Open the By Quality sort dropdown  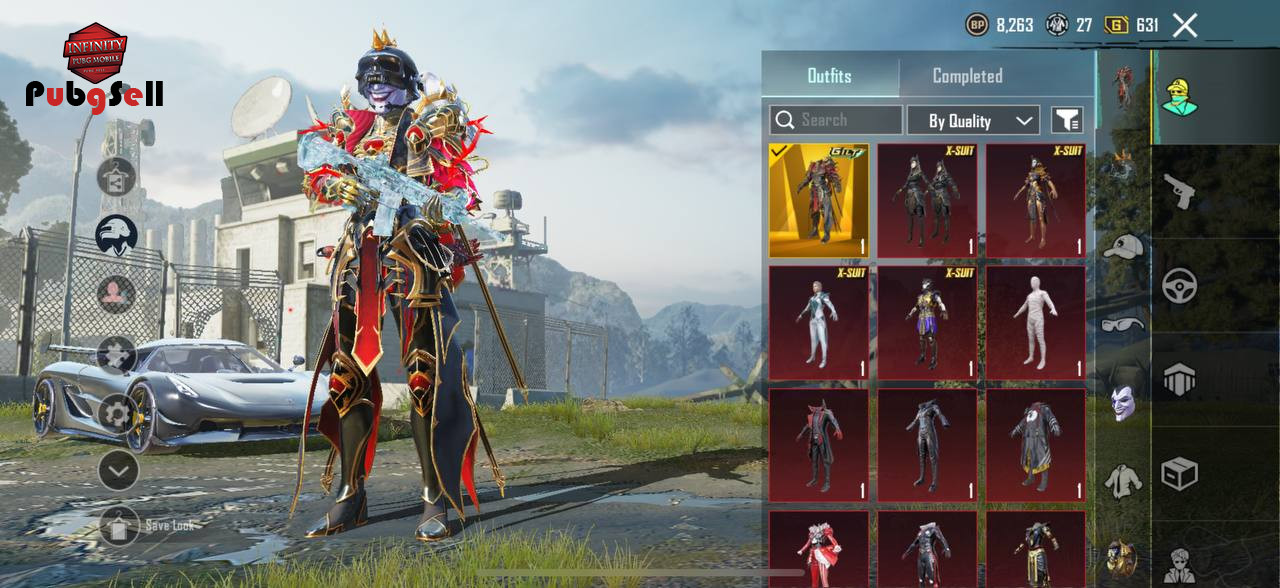click(973, 121)
